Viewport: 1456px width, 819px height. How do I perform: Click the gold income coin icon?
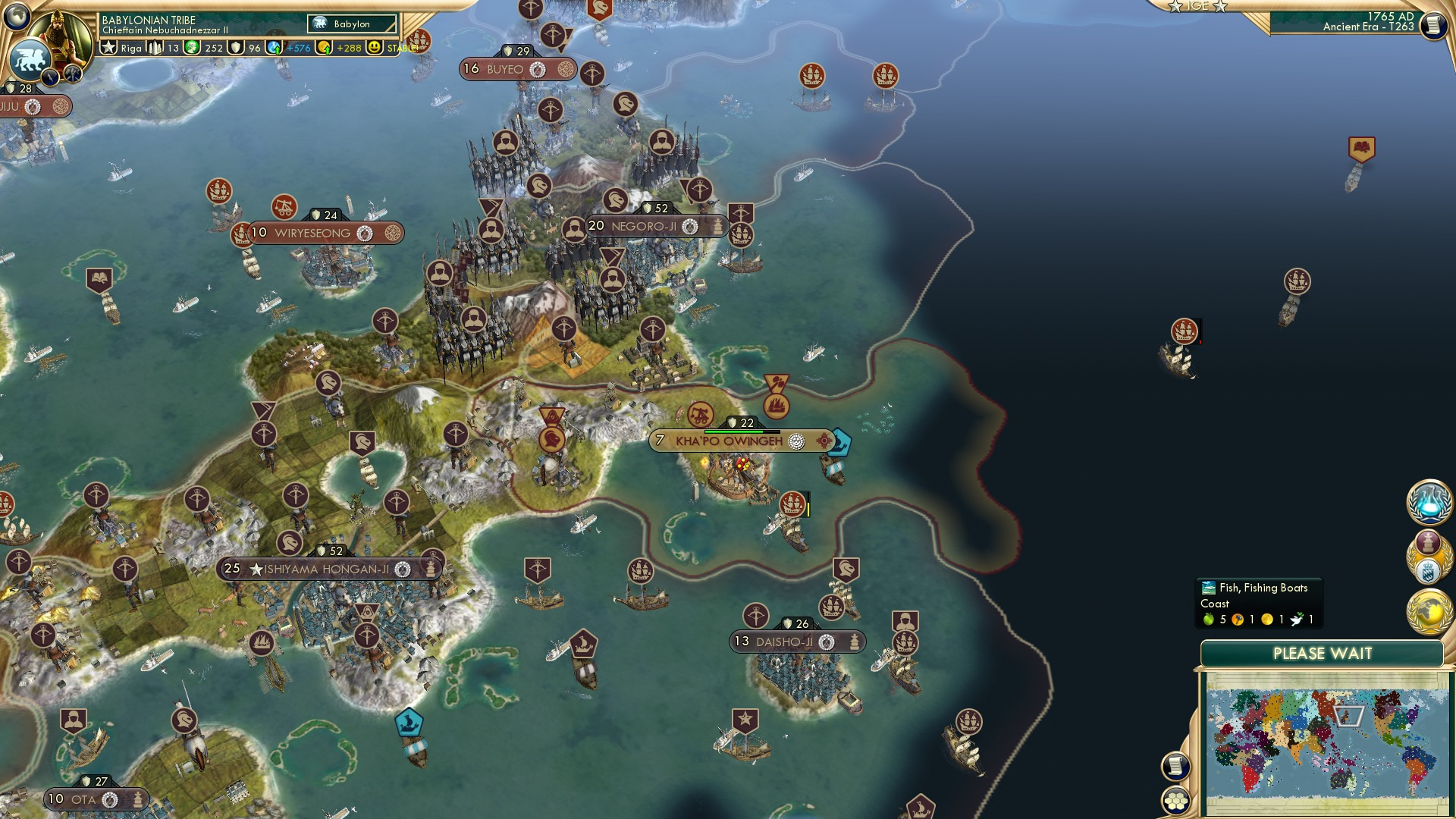tap(325, 49)
